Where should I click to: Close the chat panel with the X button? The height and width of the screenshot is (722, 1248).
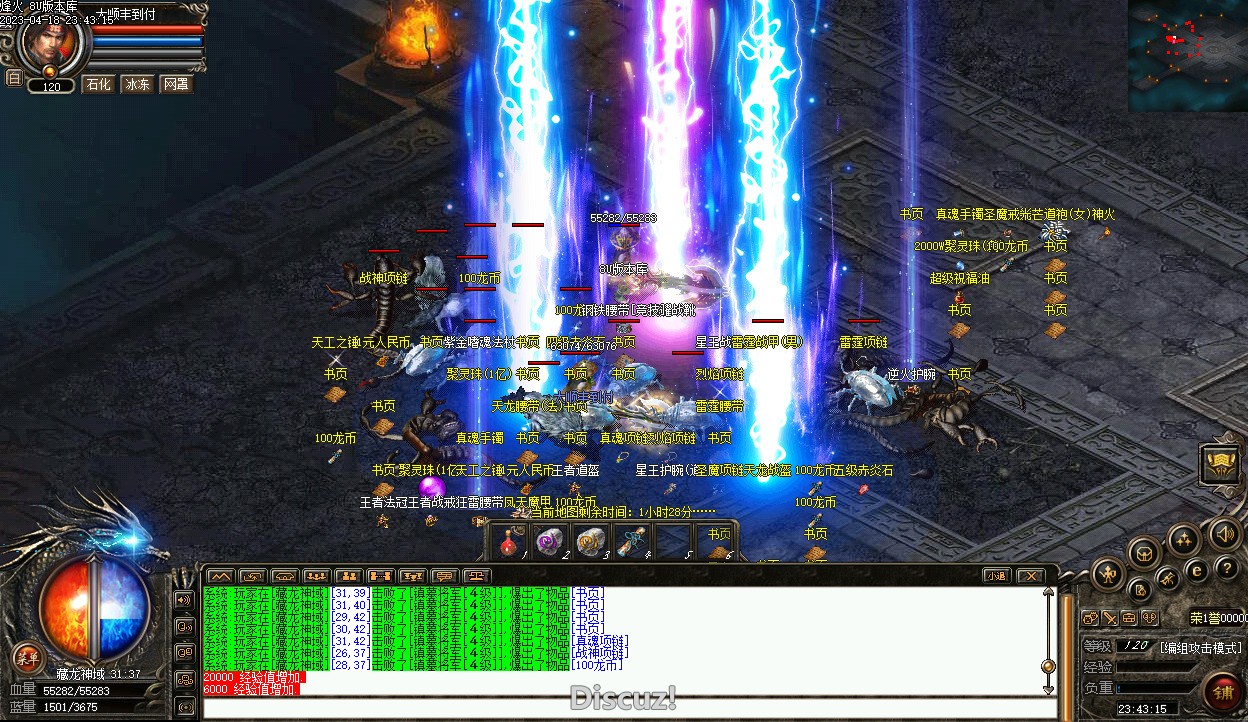click(x=1029, y=576)
